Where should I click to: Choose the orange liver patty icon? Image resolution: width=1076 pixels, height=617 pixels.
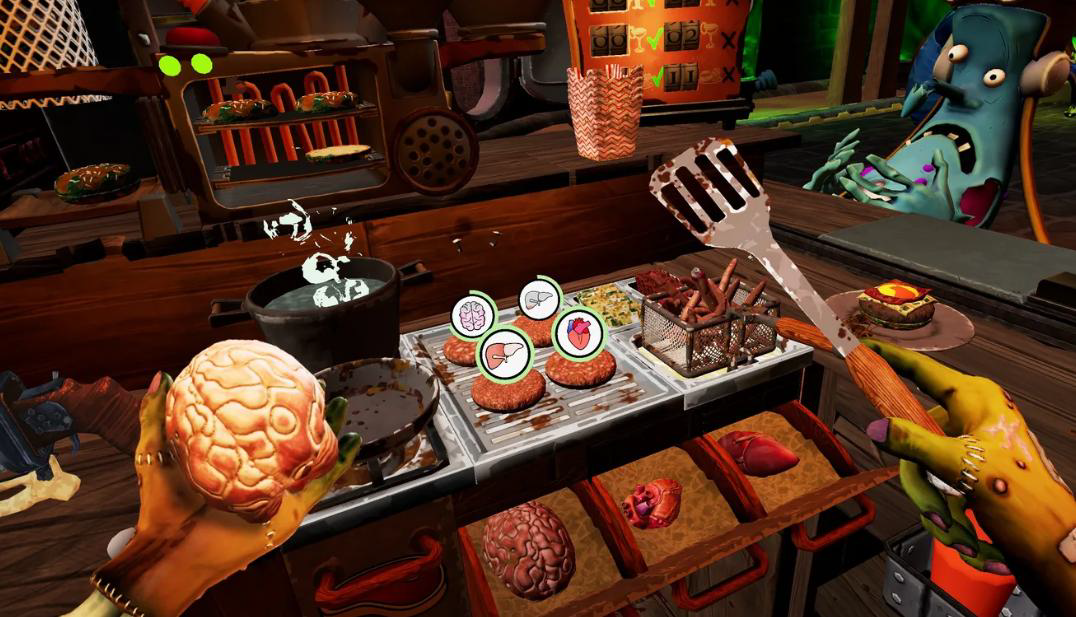click(x=505, y=353)
